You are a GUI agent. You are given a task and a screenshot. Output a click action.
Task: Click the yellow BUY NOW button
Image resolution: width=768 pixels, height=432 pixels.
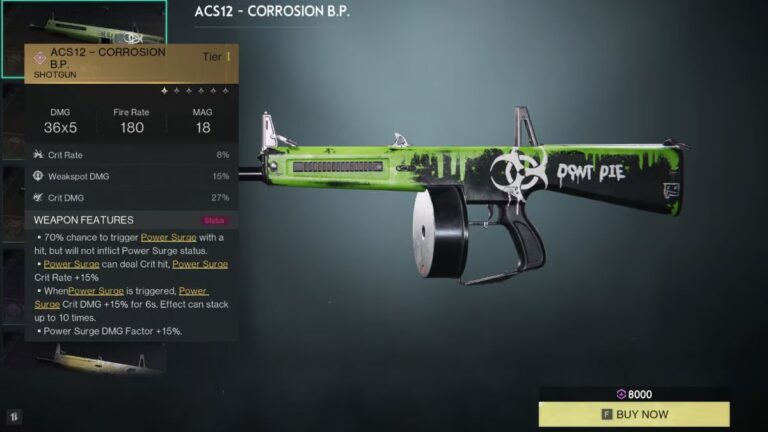tap(634, 414)
